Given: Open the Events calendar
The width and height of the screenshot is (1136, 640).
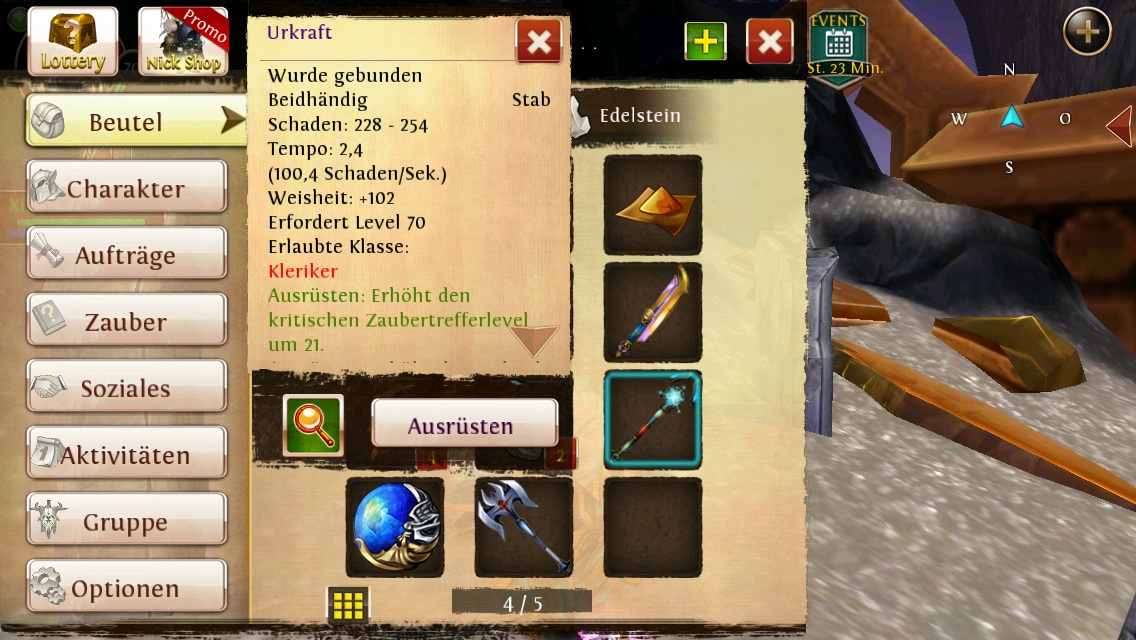Looking at the screenshot, I should pyautogui.click(x=838, y=46).
